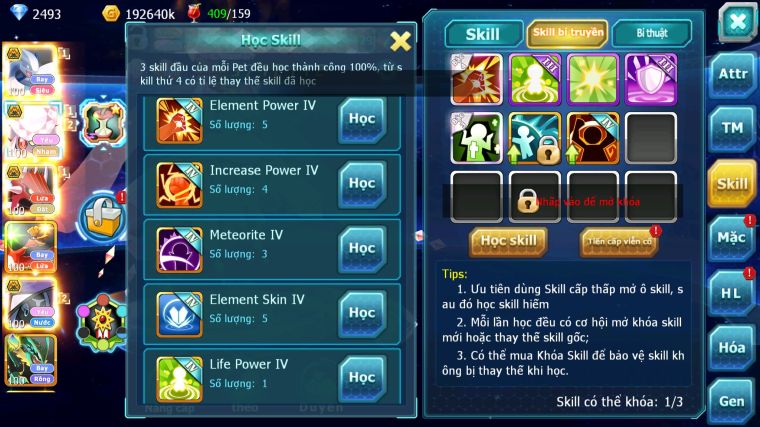Open the Hóa side tab
760x427 pixels.
click(733, 348)
